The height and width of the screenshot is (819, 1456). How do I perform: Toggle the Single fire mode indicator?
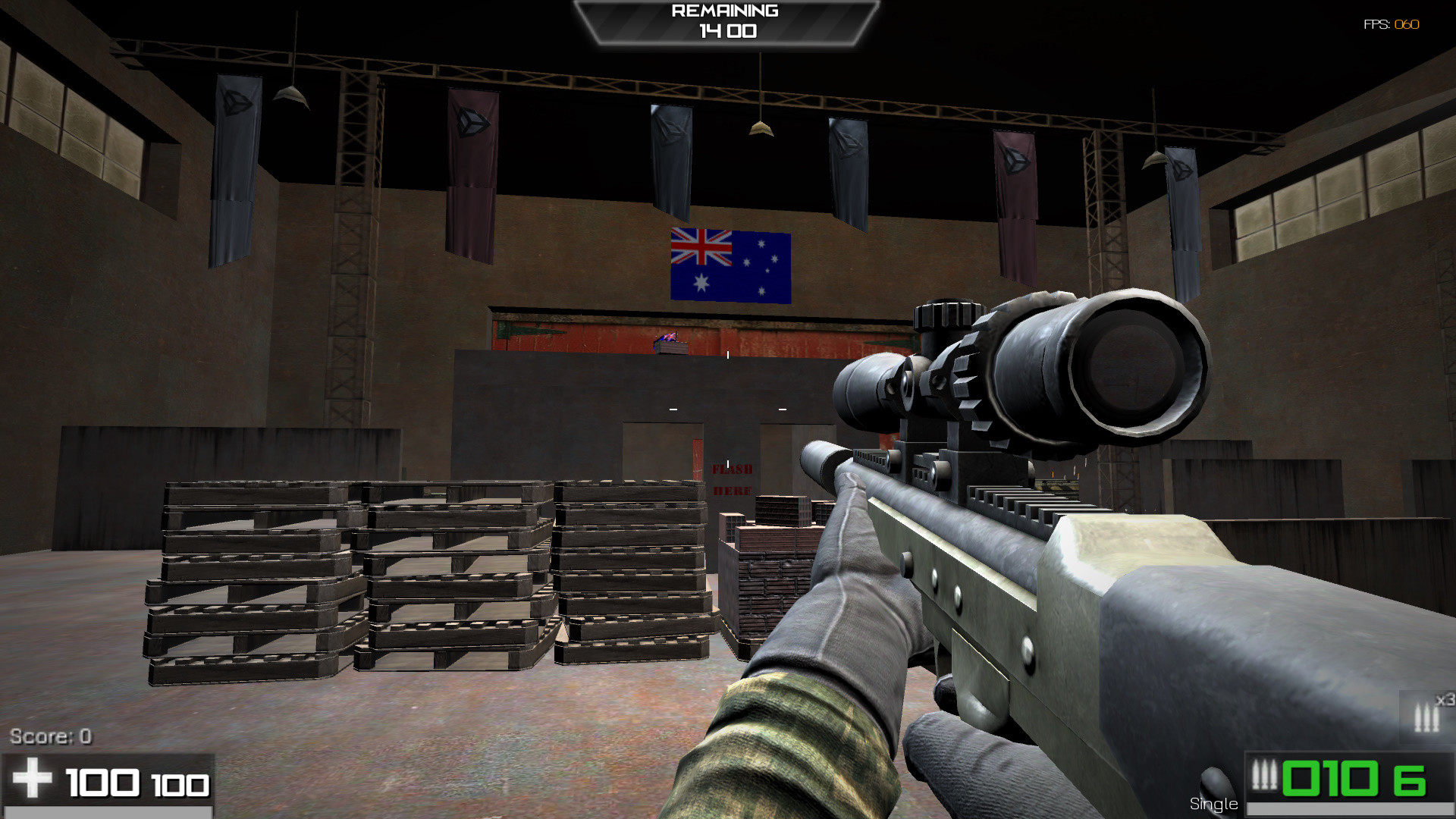pos(1213,802)
